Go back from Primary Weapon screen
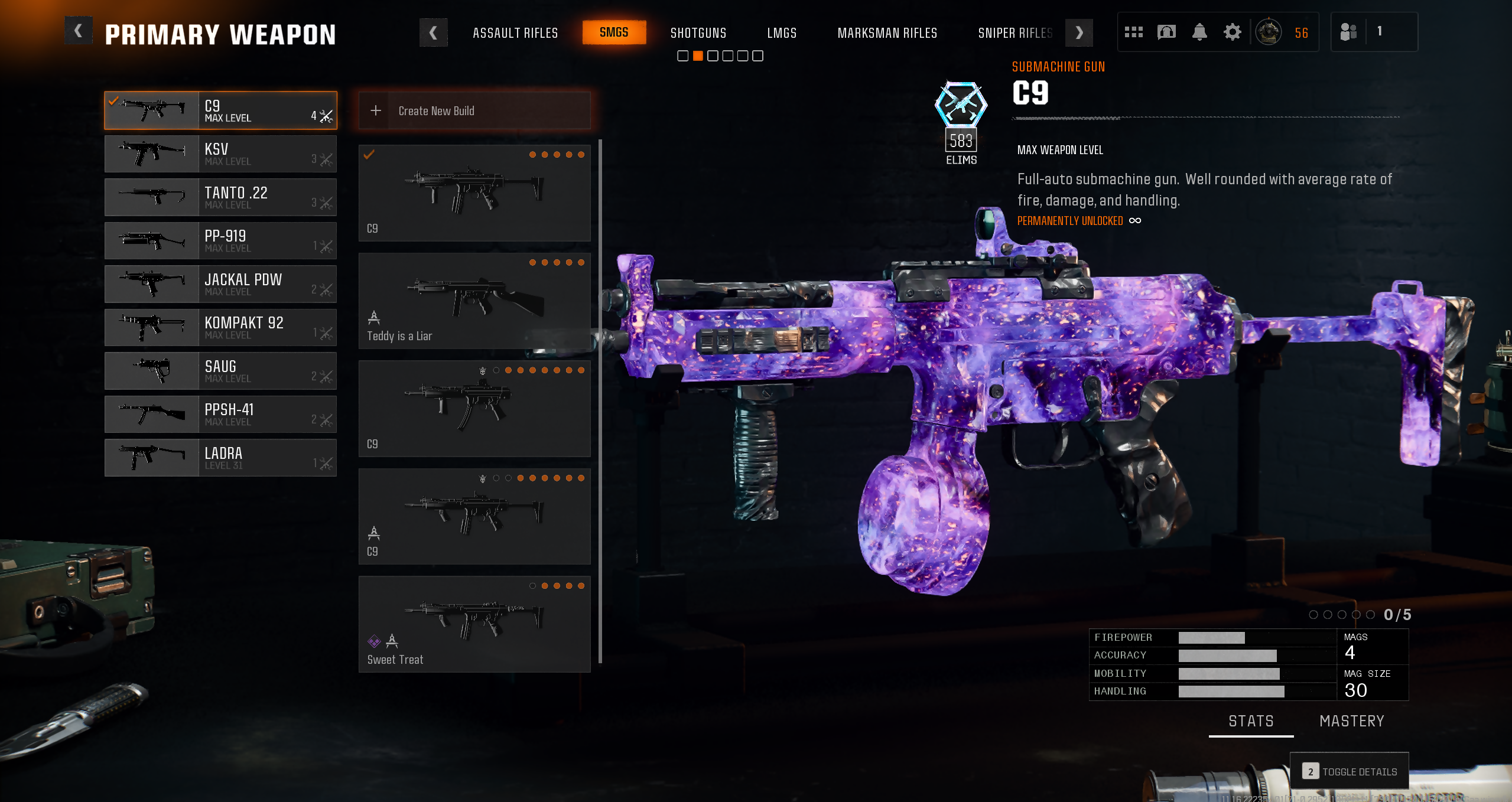 pyautogui.click(x=78, y=32)
